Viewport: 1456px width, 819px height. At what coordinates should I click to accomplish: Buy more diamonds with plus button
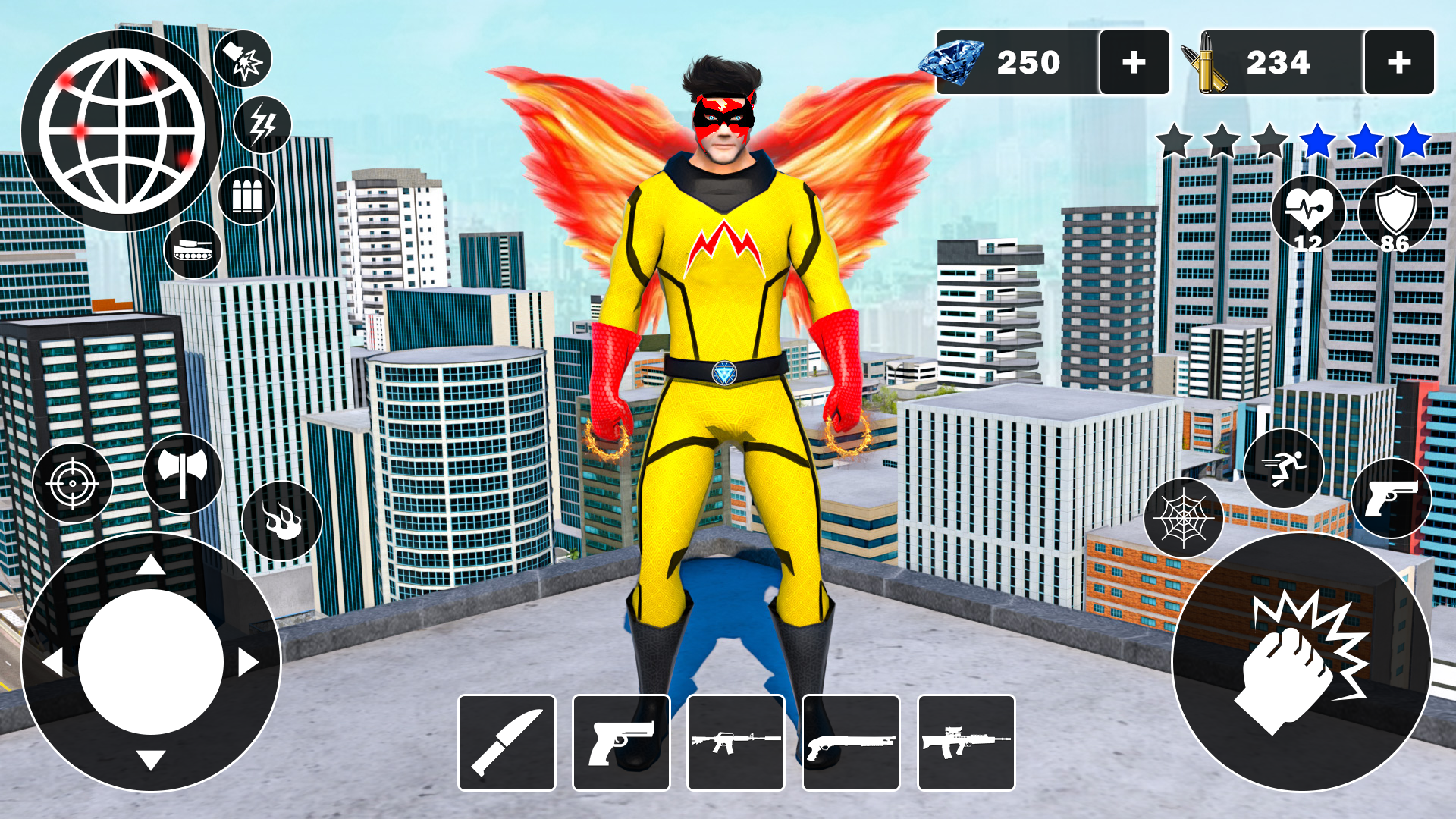click(x=1135, y=62)
